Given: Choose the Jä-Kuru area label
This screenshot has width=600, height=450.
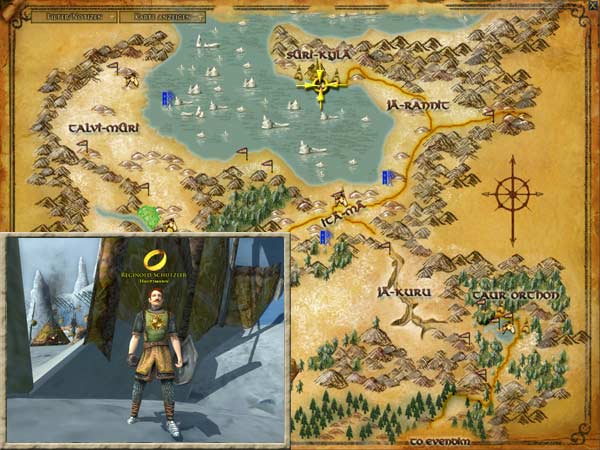Looking at the screenshot, I should point(396,292).
